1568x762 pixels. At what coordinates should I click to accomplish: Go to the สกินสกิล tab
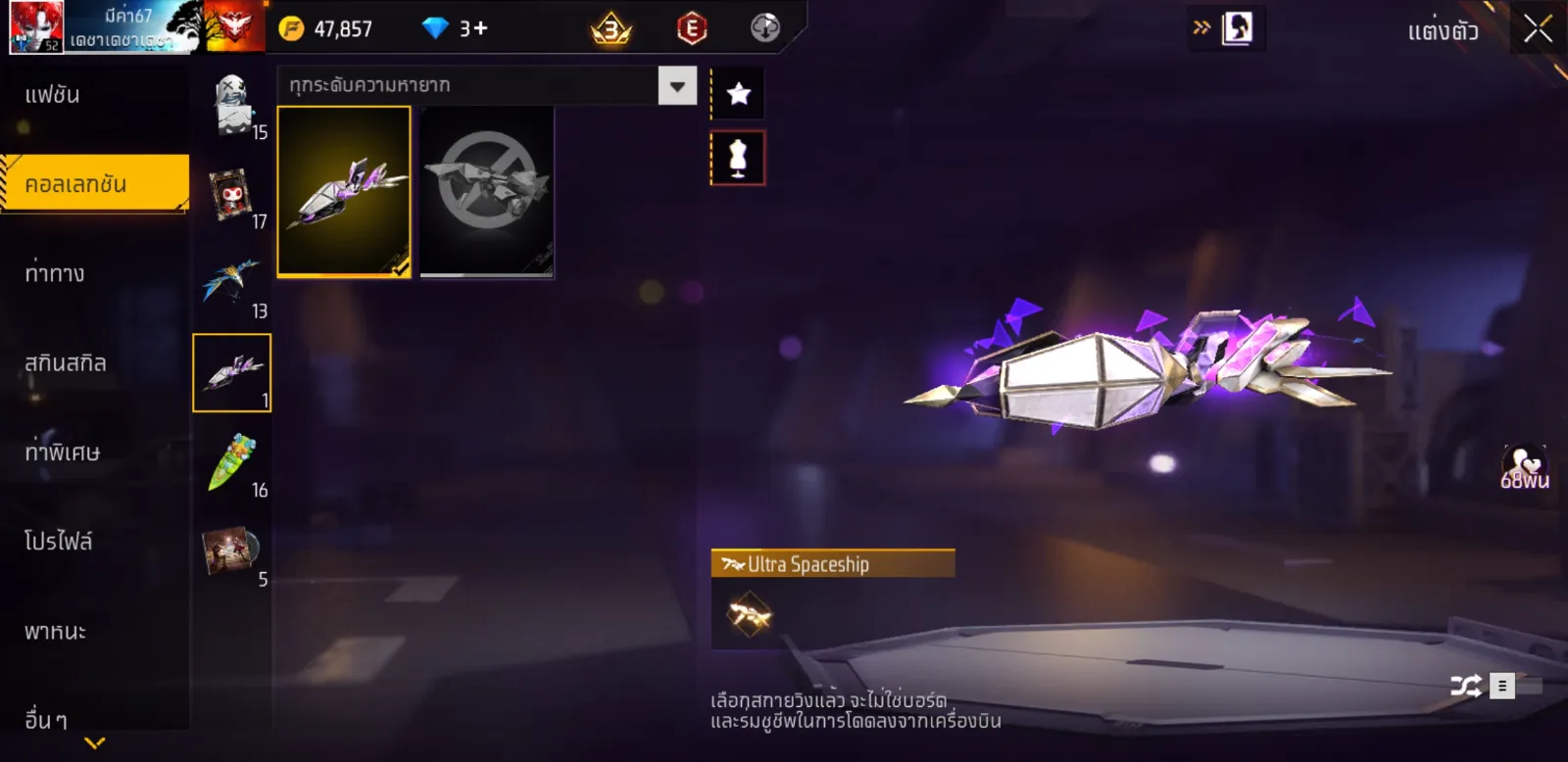[66, 363]
